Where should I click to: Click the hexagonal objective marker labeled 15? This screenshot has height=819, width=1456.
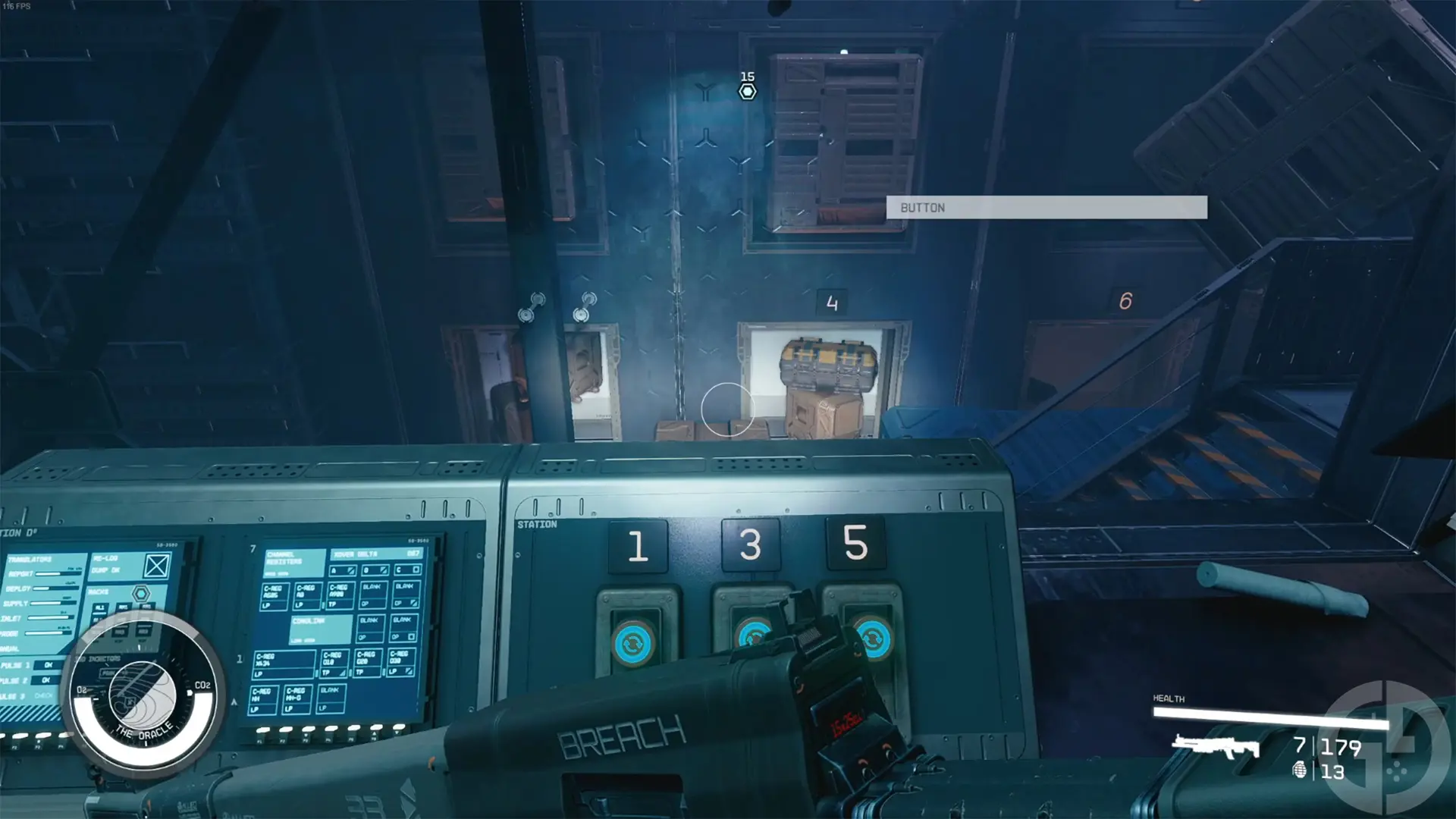[747, 91]
